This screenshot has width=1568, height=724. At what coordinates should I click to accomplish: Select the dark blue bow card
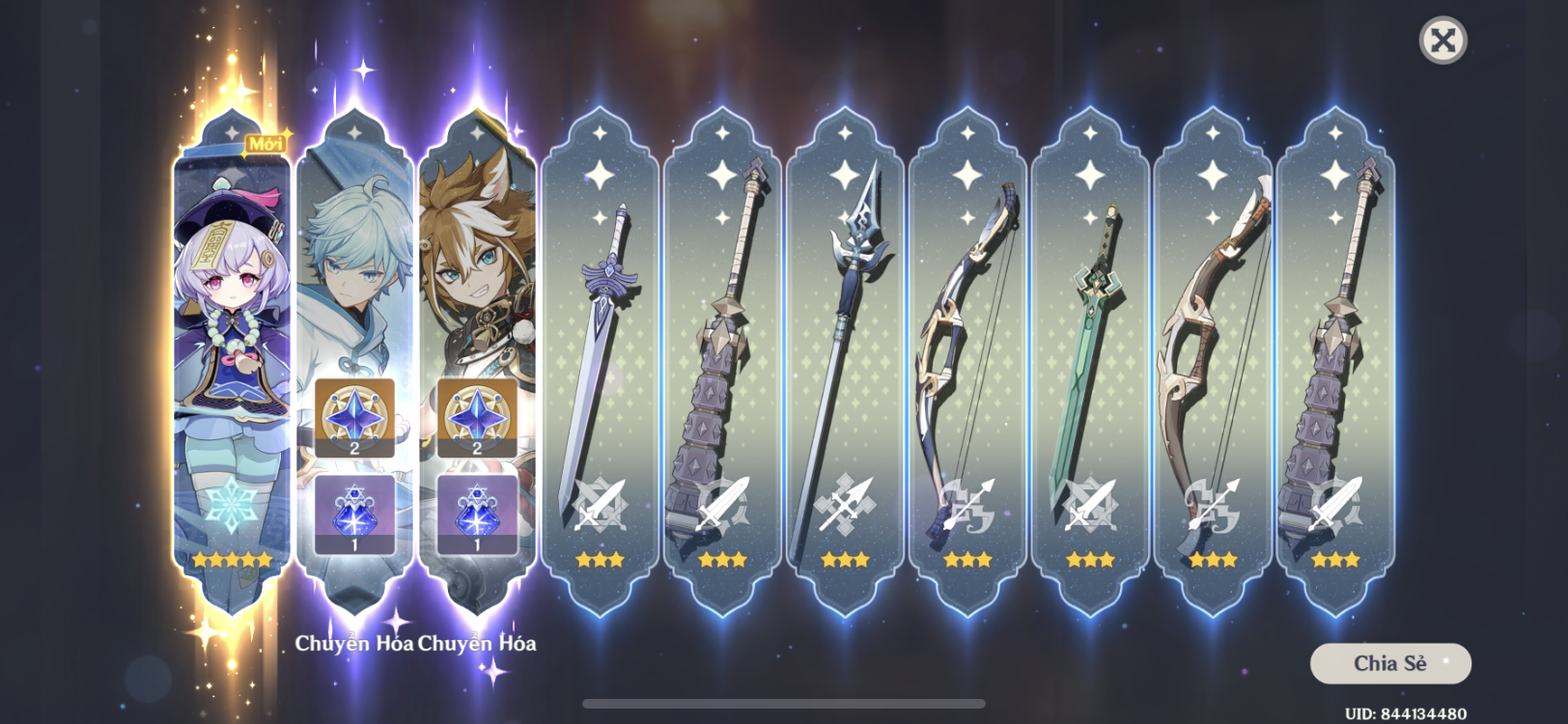coord(967,367)
